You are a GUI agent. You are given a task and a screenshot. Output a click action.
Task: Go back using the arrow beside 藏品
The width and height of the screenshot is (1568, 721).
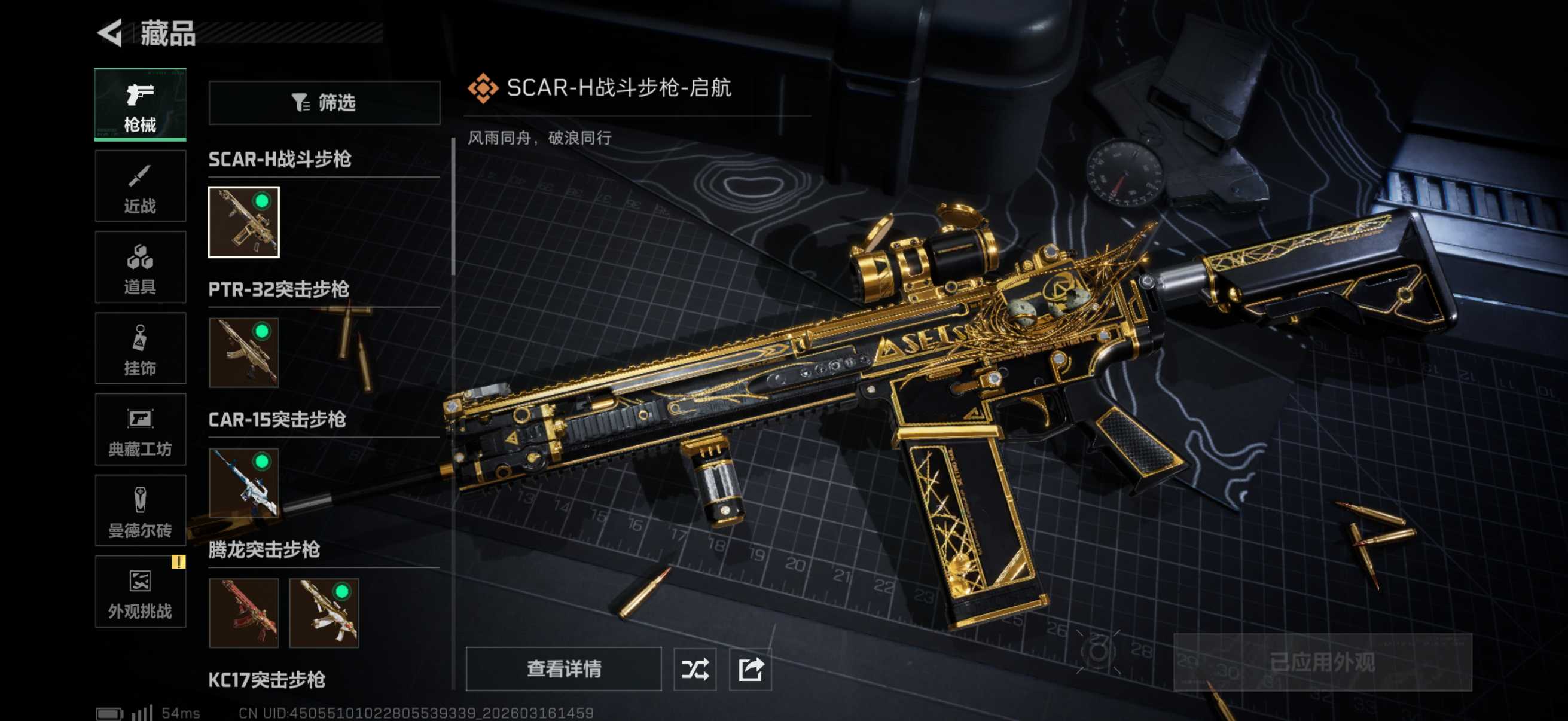(x=111, y=33)
